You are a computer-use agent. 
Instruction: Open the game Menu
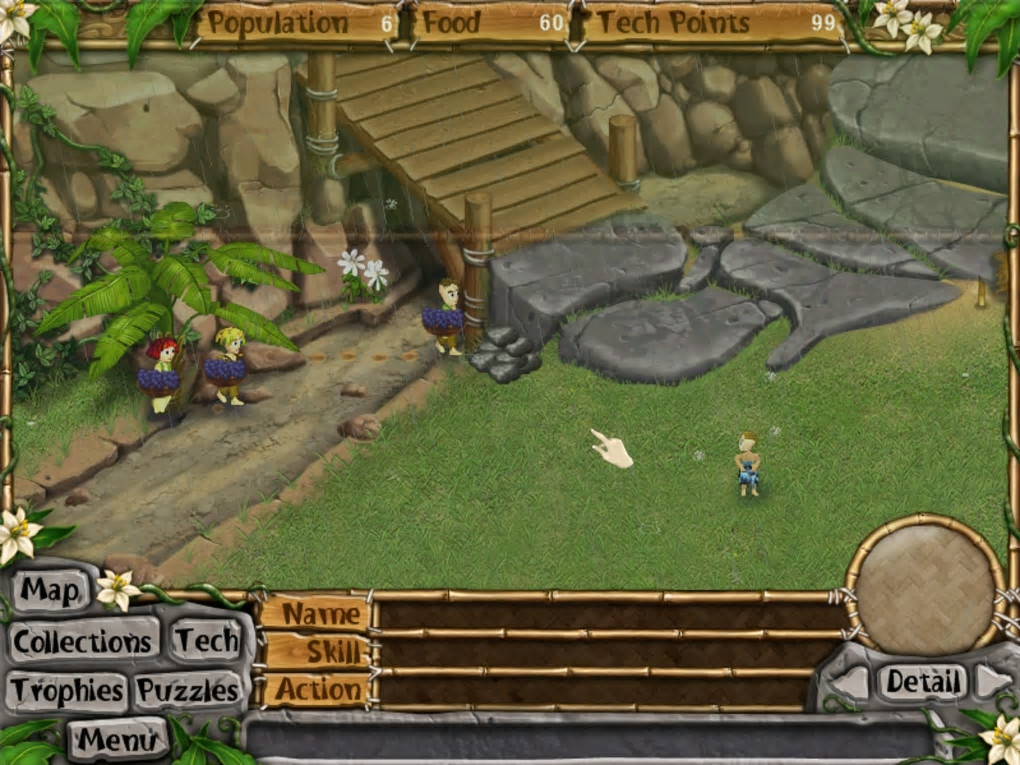tap(119, 740)
